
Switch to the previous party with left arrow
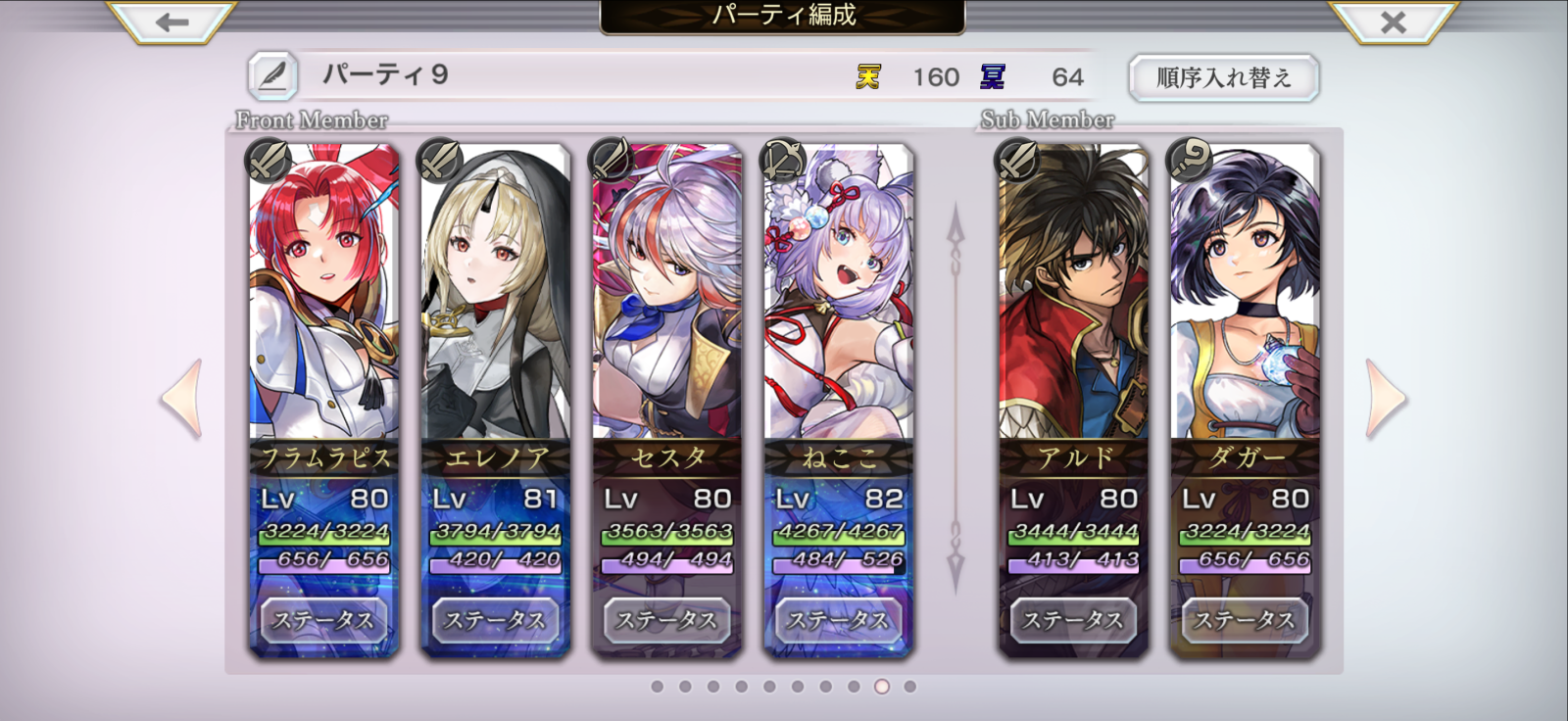pyautogui.click(x=182, y=399)
